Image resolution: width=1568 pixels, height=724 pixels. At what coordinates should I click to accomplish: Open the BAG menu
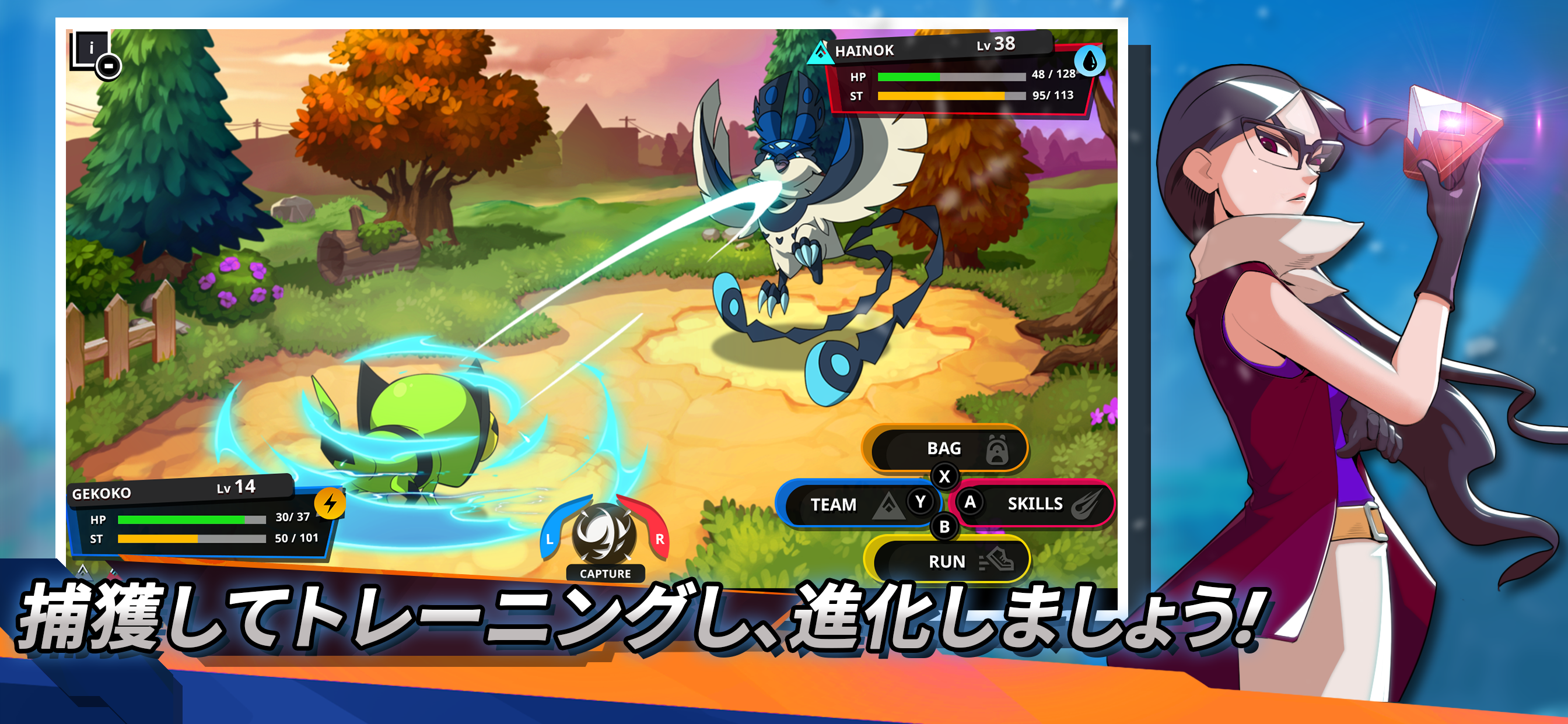[x=944, y=449]
